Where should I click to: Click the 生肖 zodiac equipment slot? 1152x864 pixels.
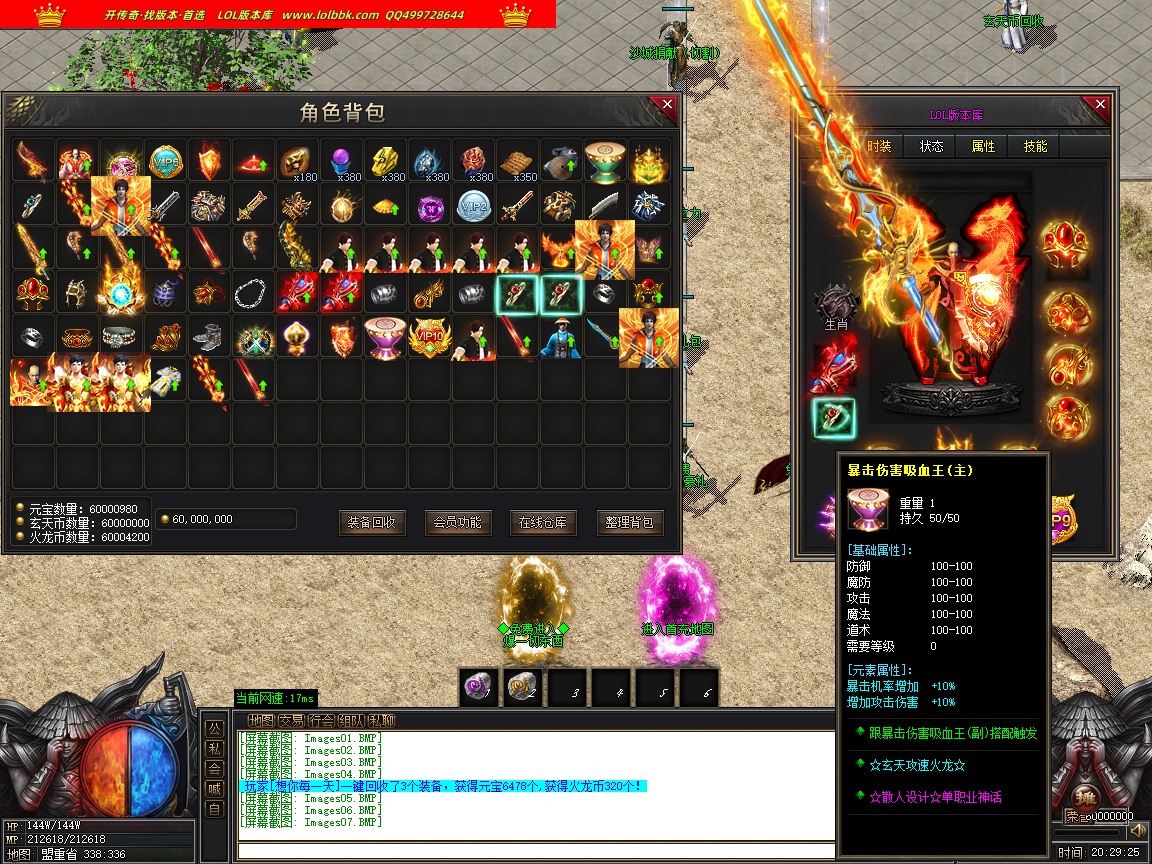point(835,303)
